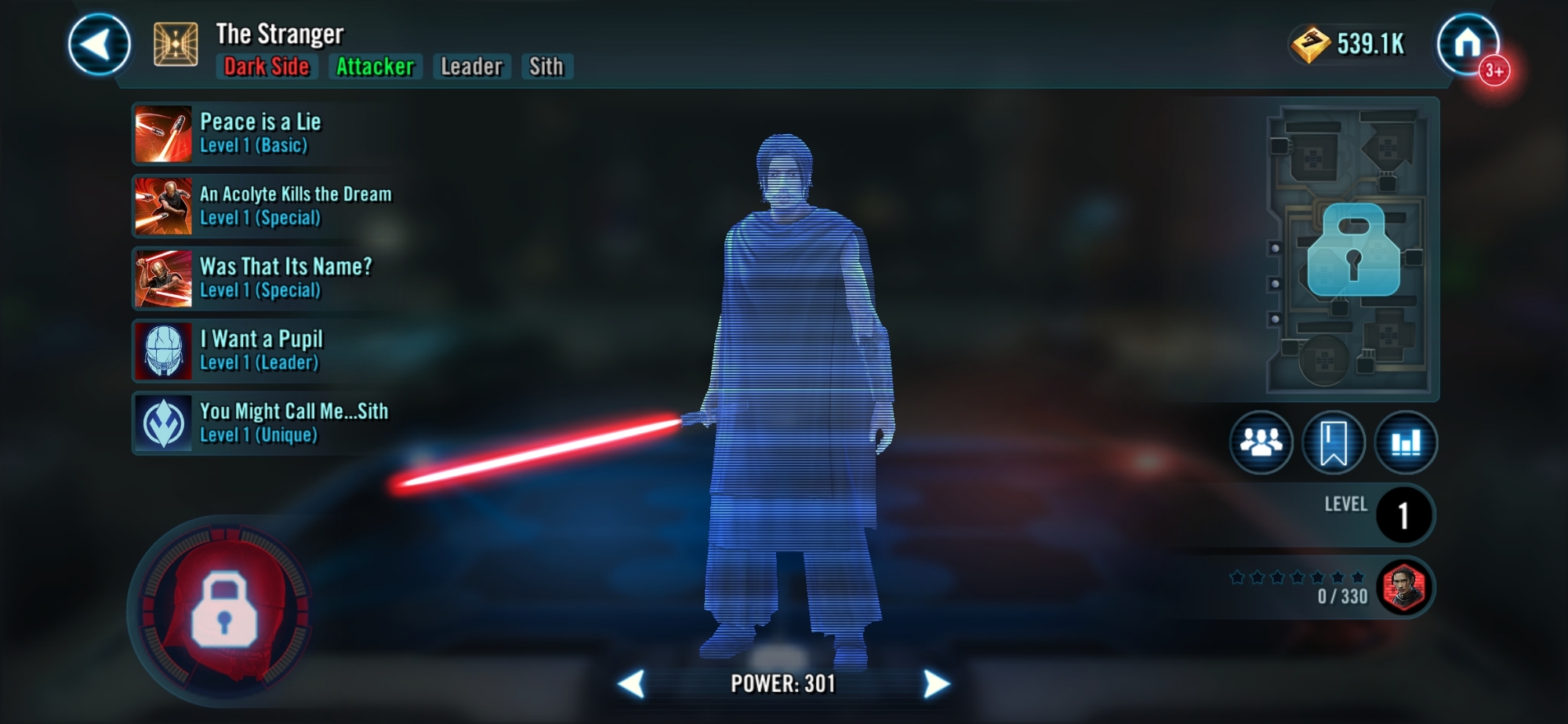The width and height of the screenshot is (1568, 724).
Task: Select the Leader category tag
Action: click(x=471, y=67)
